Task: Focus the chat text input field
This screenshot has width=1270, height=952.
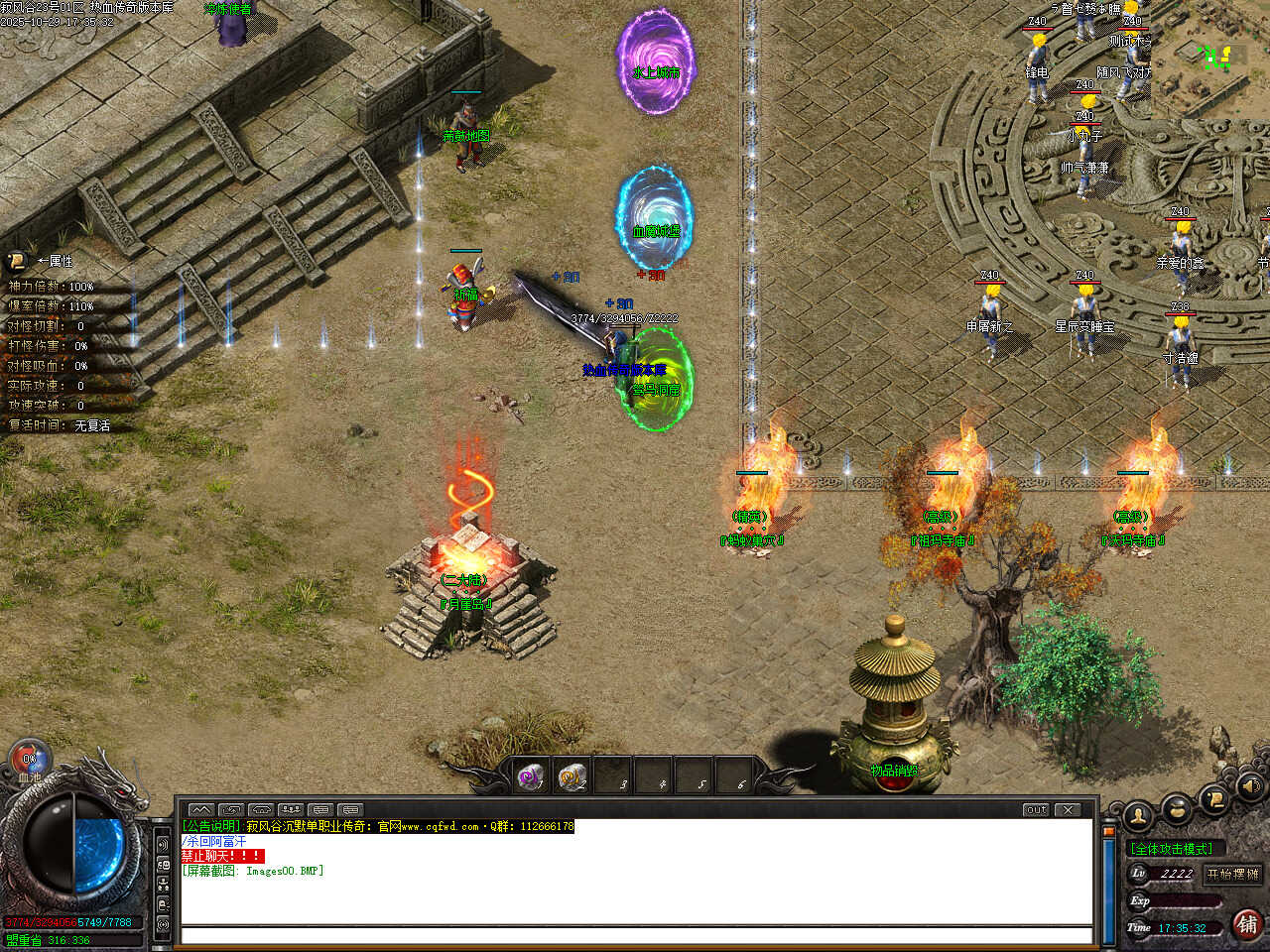Action: [635, 935]
